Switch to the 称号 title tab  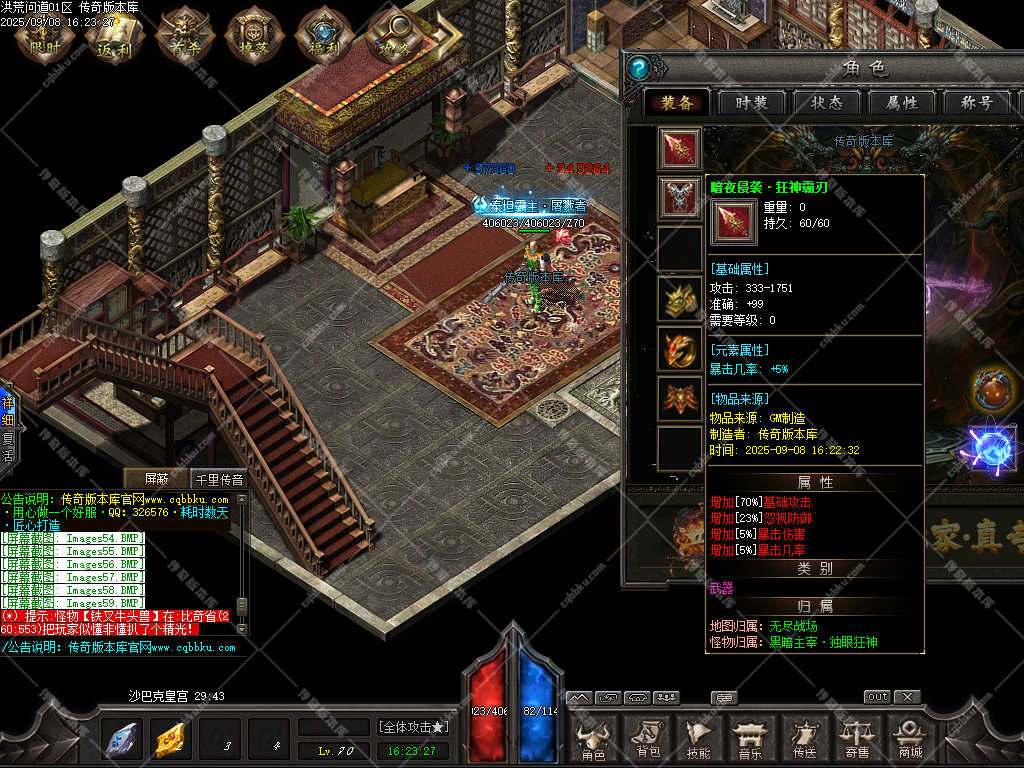pyautogui.click(x=974, y=103)
